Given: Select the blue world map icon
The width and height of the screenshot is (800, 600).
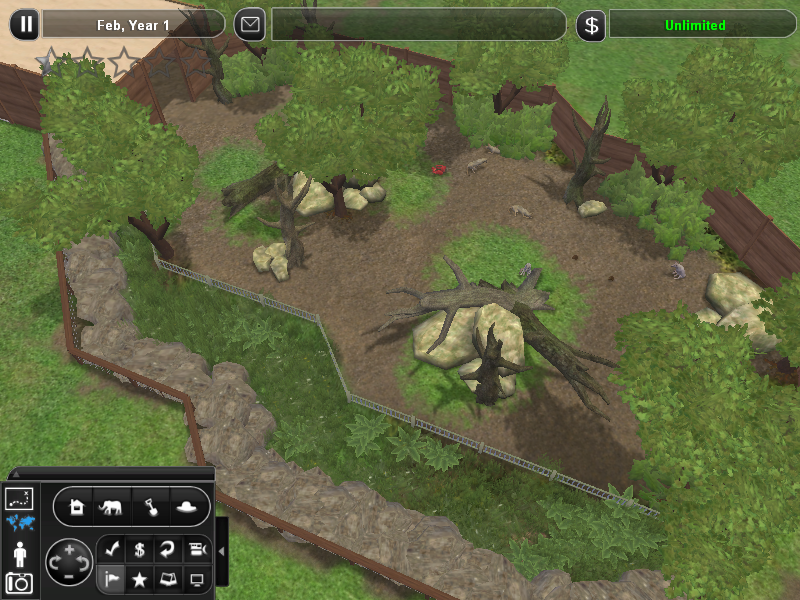Looking at the screenshot, I should (19, 523).
